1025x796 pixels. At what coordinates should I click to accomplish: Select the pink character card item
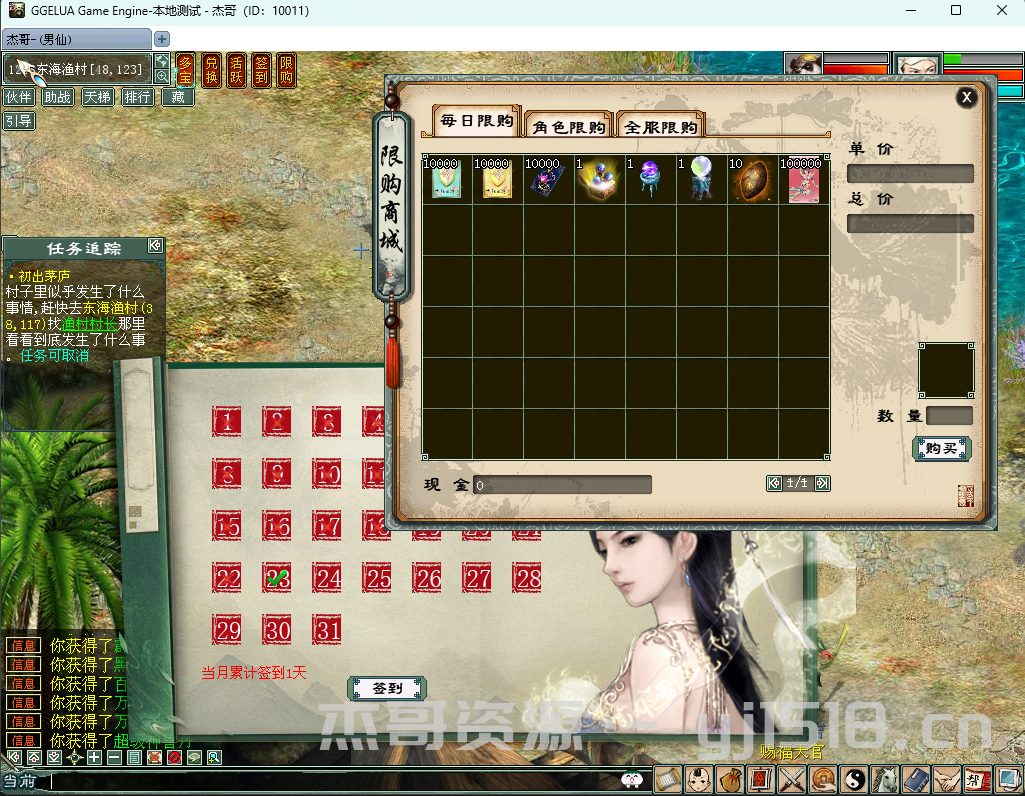tap(804, 180)
